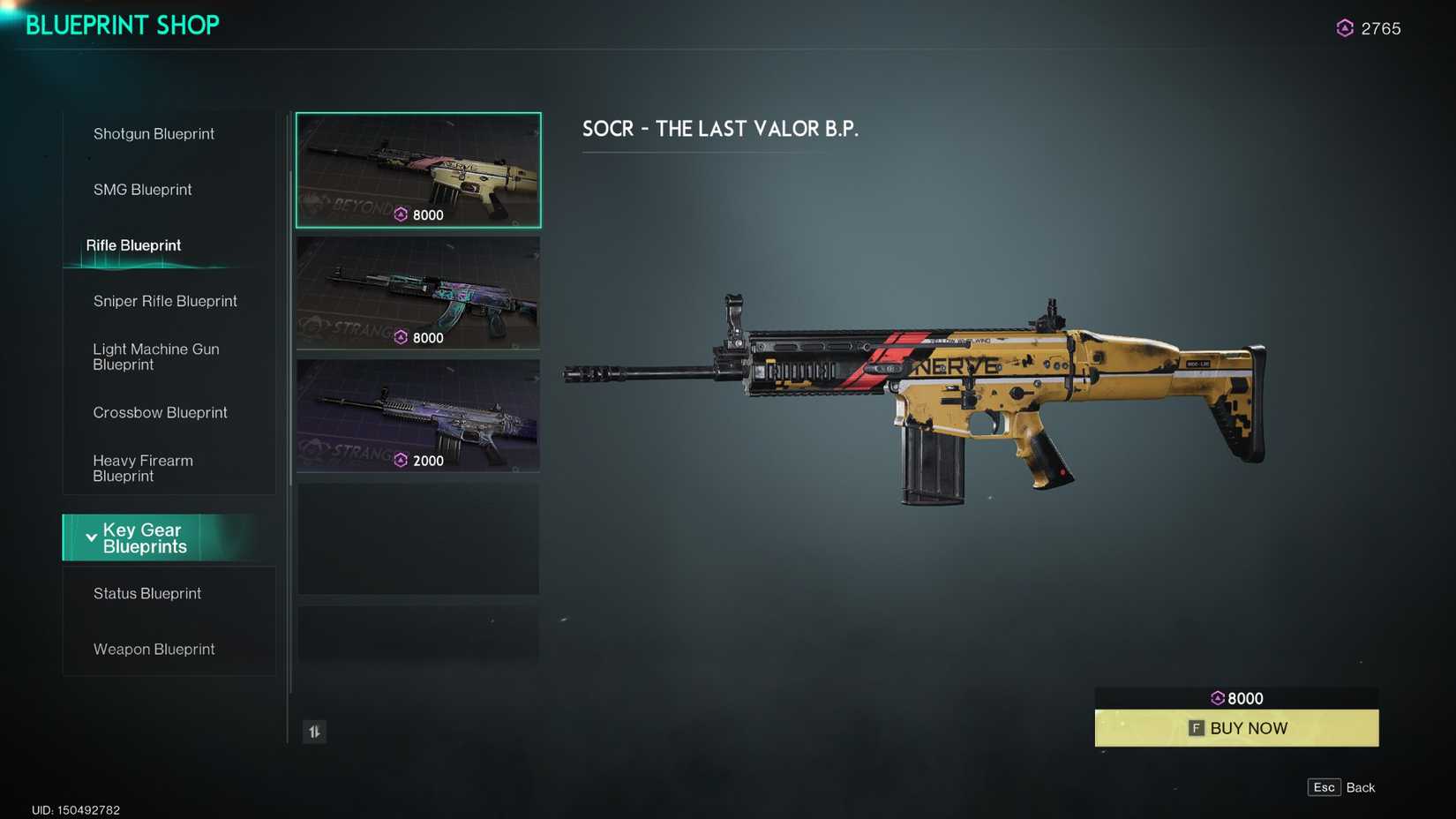Image resolution: width=1456 pixels, height=819 pixels.
Task: Toggle selection of the AK blueprint thumbnail
Action: tap(417, 293)
